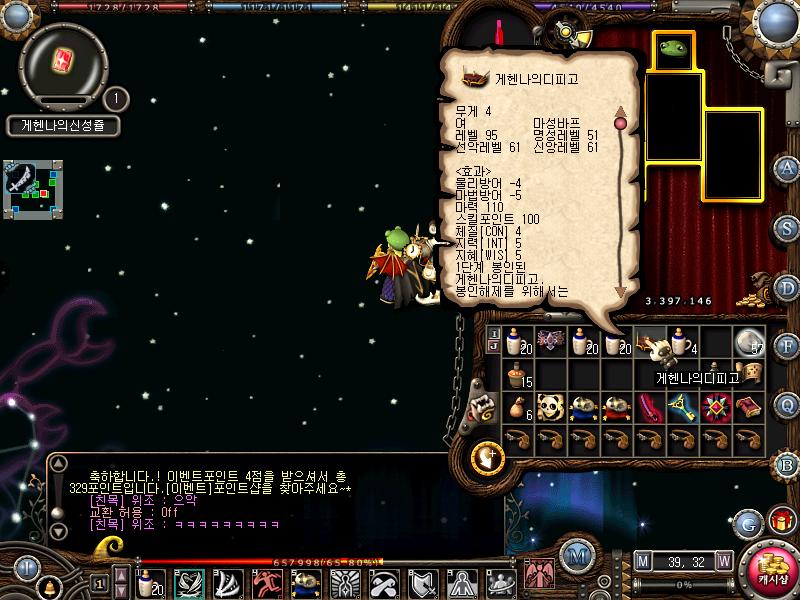Switch to inventory tab J
This screenshot has height=600, width=800.
click(x=494, y=346)
